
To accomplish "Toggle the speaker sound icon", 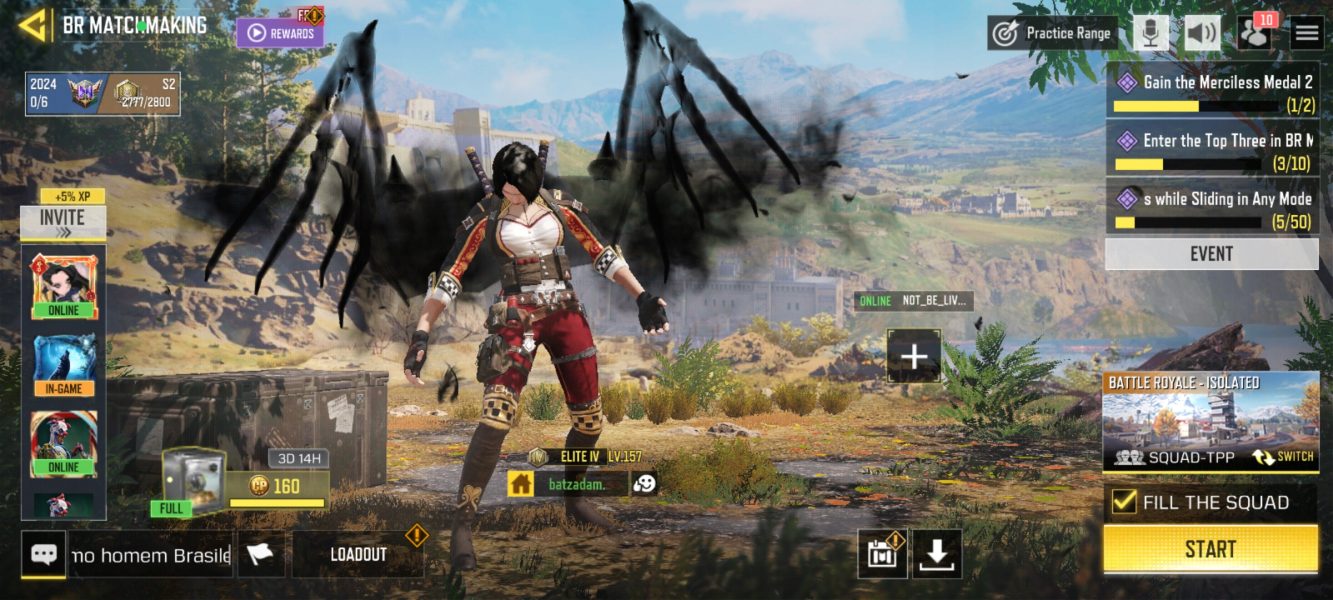I will tap(1202, 33).
